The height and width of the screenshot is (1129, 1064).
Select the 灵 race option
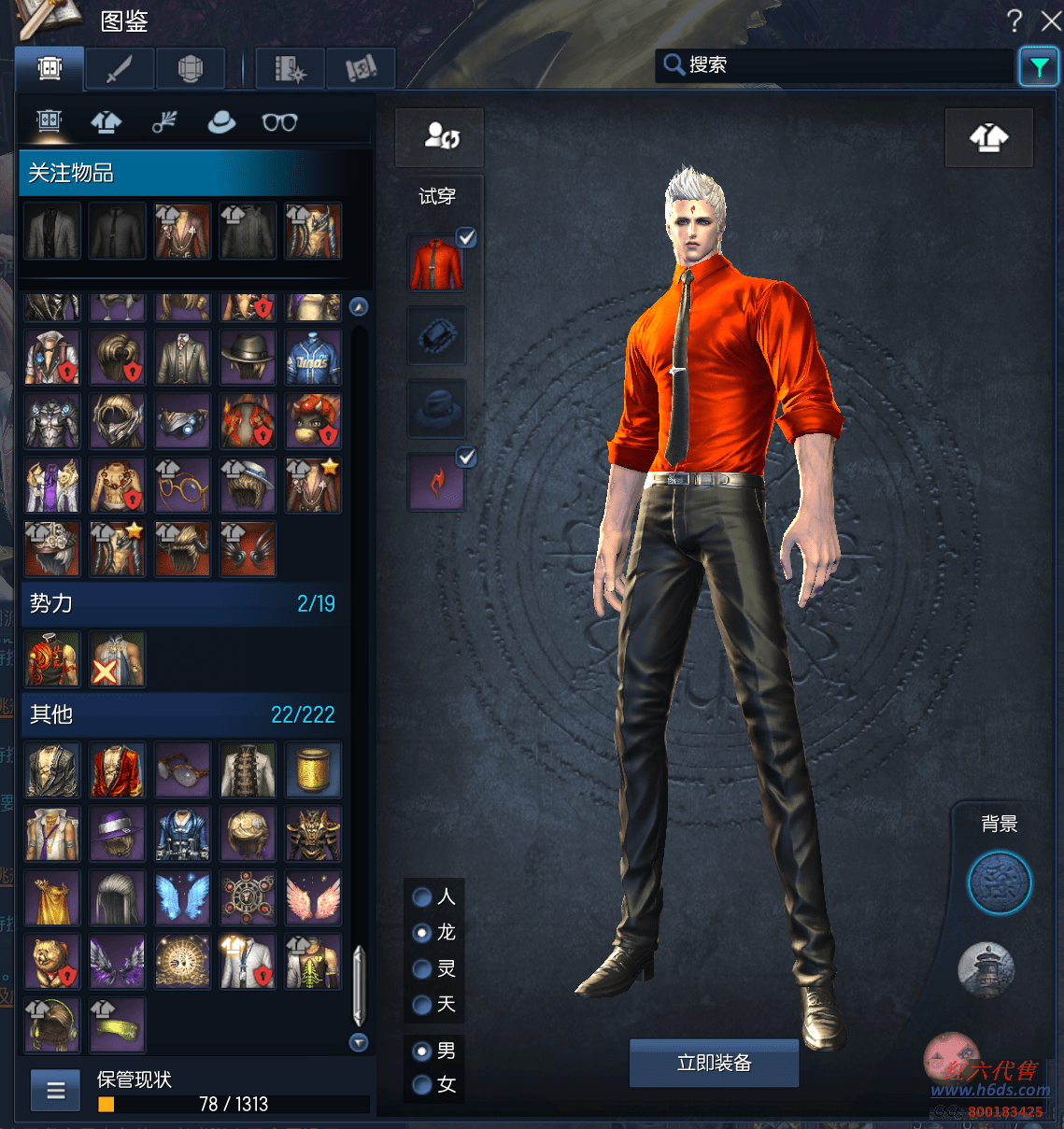(422, 969)
